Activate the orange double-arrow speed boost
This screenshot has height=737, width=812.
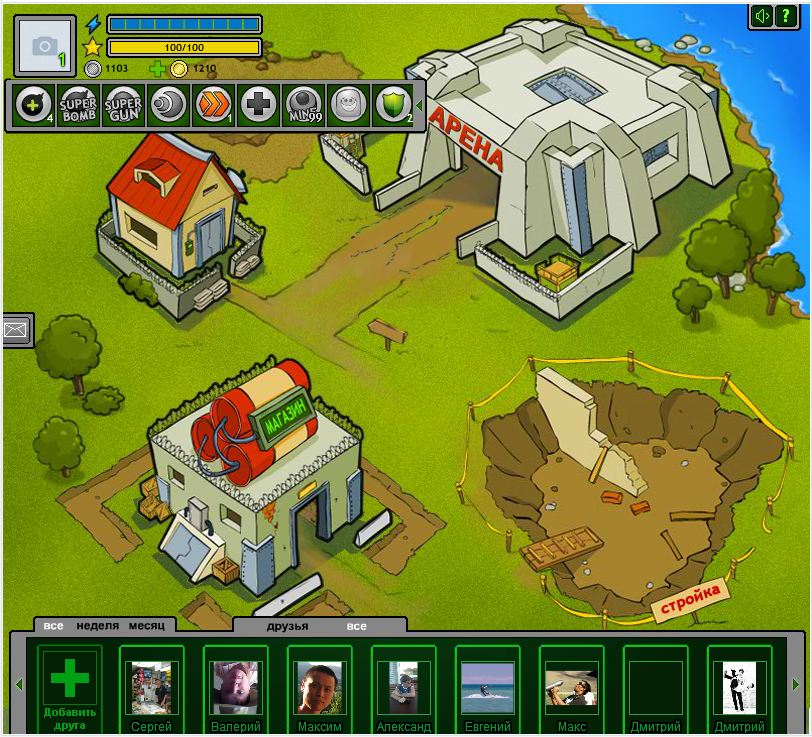pos(213,105)
